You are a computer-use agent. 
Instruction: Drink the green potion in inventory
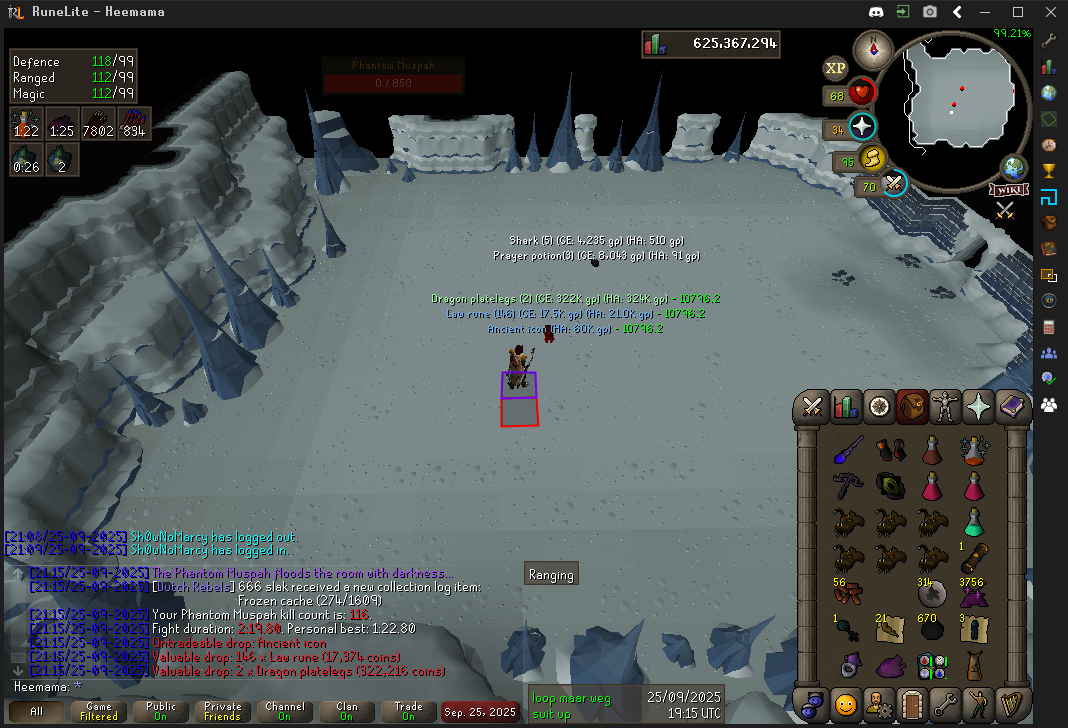pyautogui.click(x=973, y=521)
